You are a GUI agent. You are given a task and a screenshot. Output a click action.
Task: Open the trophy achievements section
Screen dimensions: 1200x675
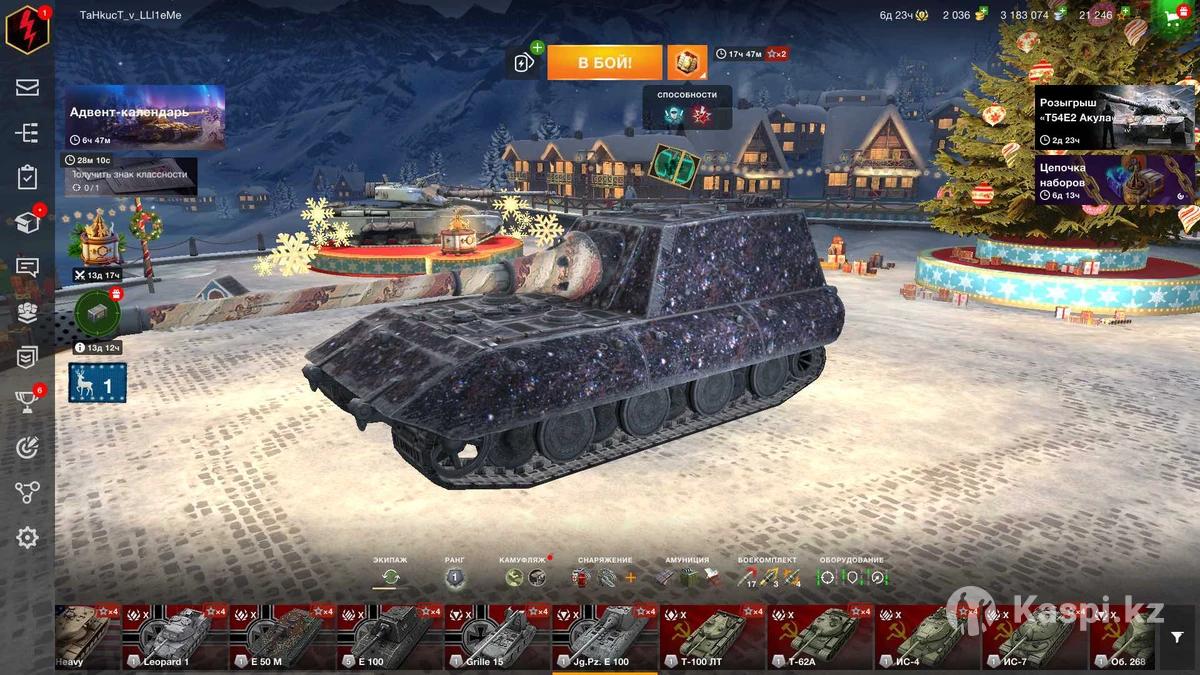(x=27, y=401)
